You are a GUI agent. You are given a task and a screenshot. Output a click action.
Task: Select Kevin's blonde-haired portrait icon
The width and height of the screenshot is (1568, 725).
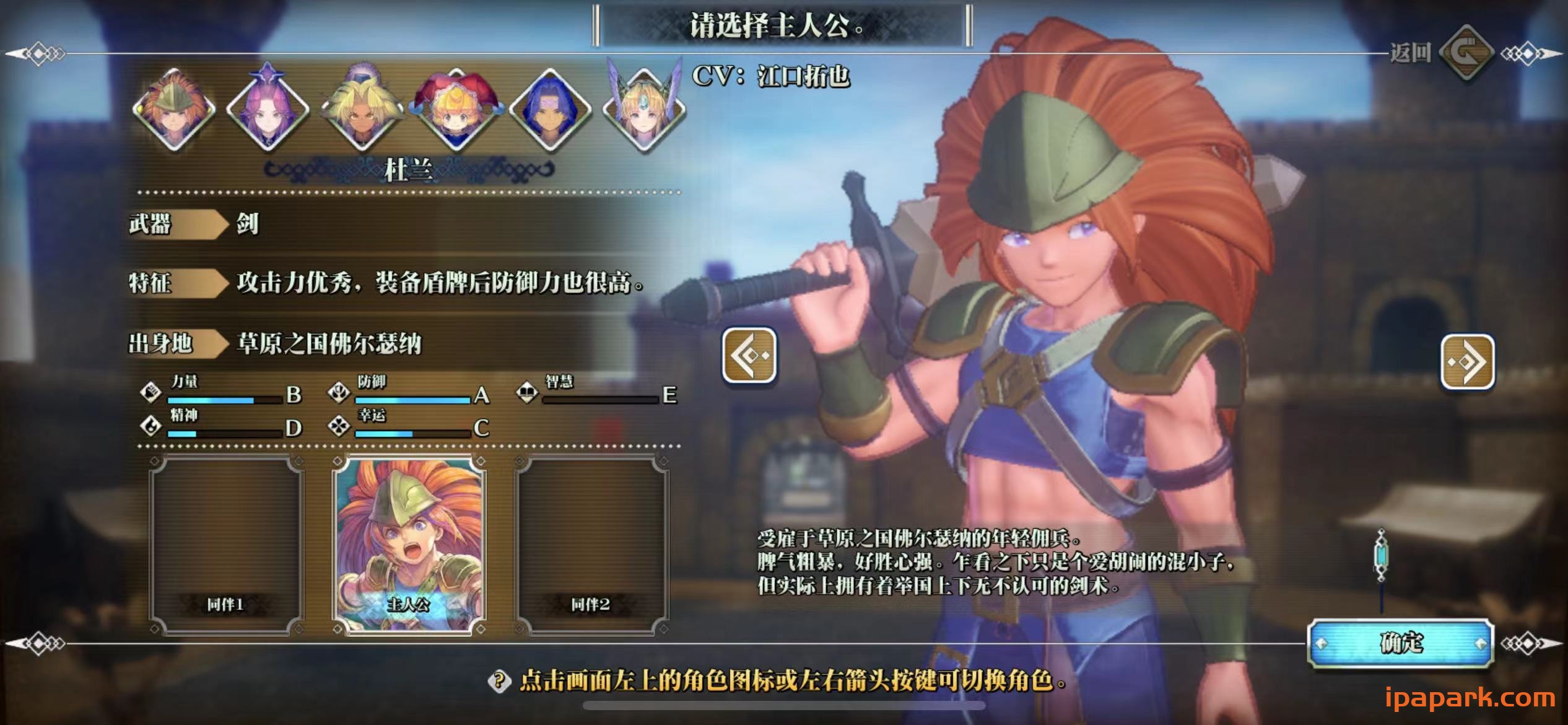(364, 112)
